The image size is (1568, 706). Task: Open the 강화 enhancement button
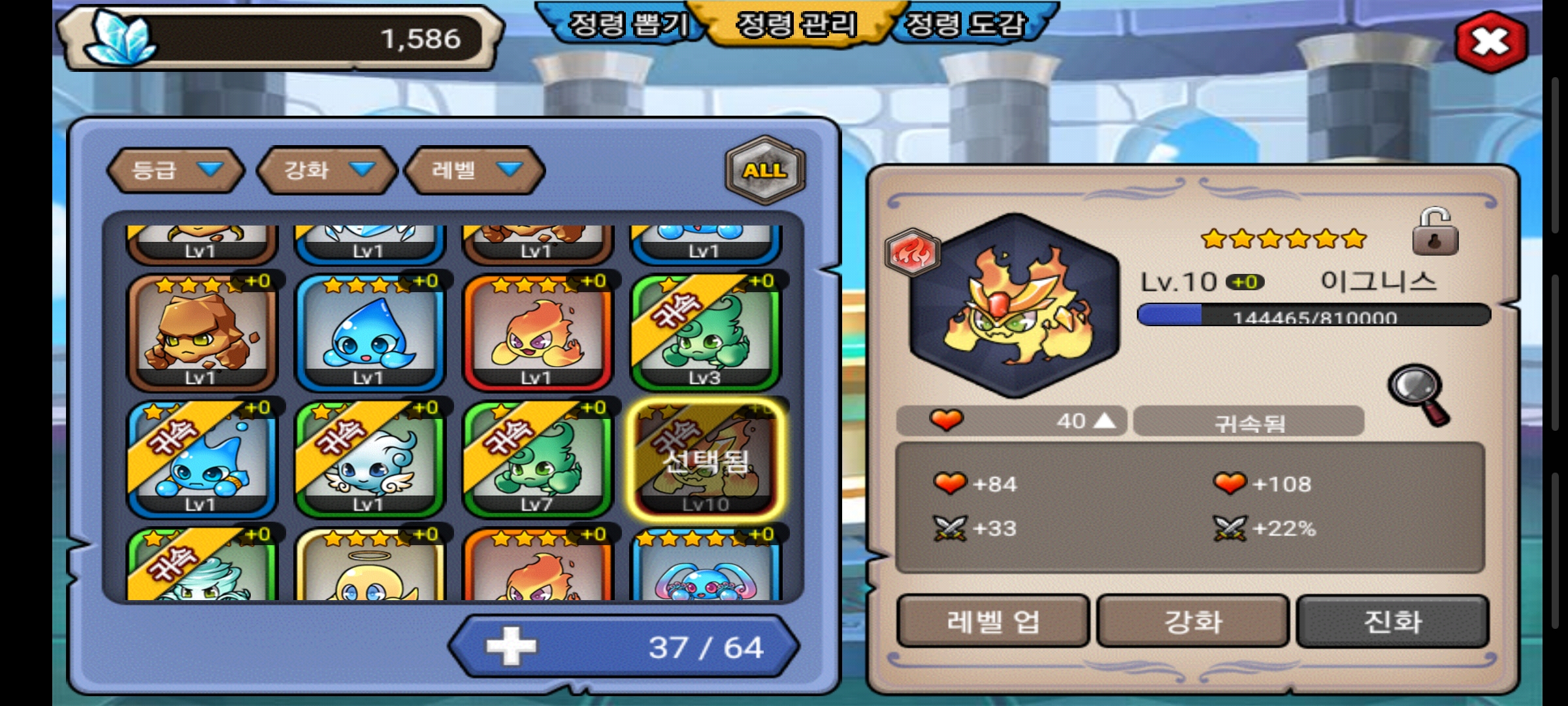click(x=1192, y=621)
